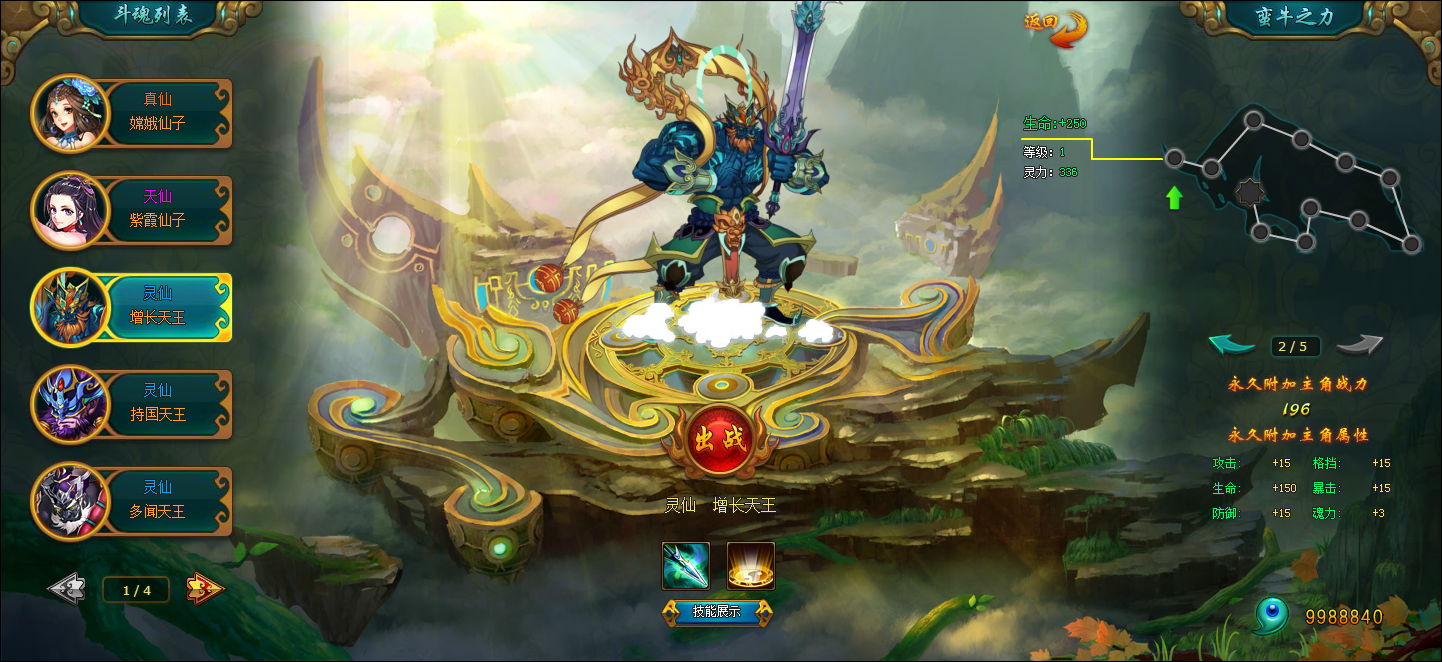Screen dimensions: 1442x662
Task: Select the glowing spear skill icon
Action: pos(686,566)
